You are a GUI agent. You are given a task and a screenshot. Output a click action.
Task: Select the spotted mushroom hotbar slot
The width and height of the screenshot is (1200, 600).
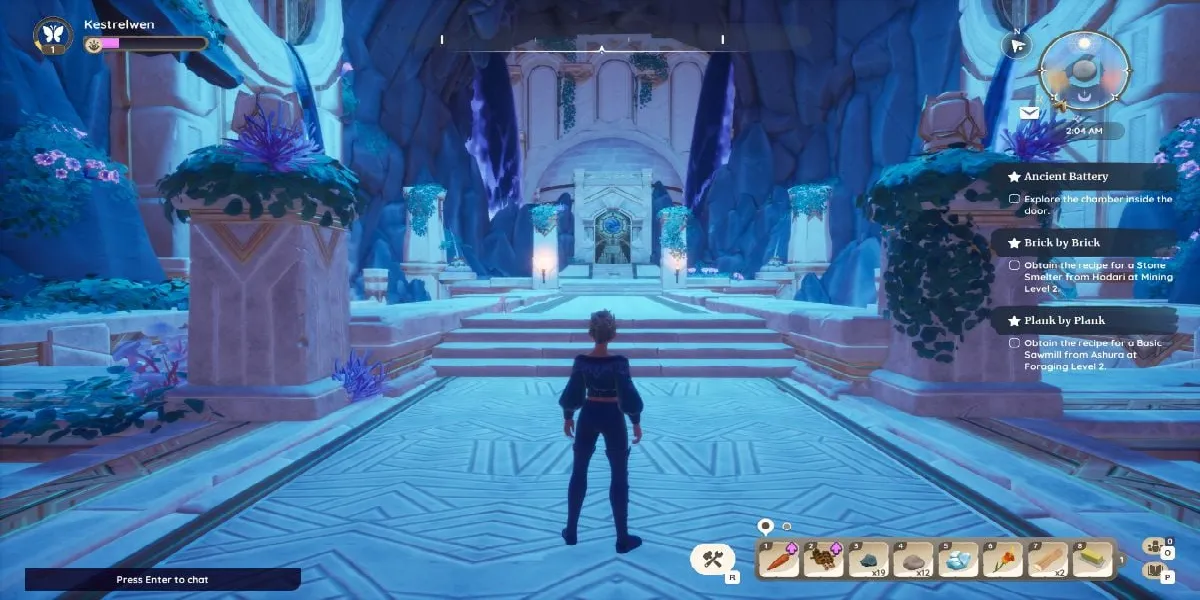(x=823, y=561)
